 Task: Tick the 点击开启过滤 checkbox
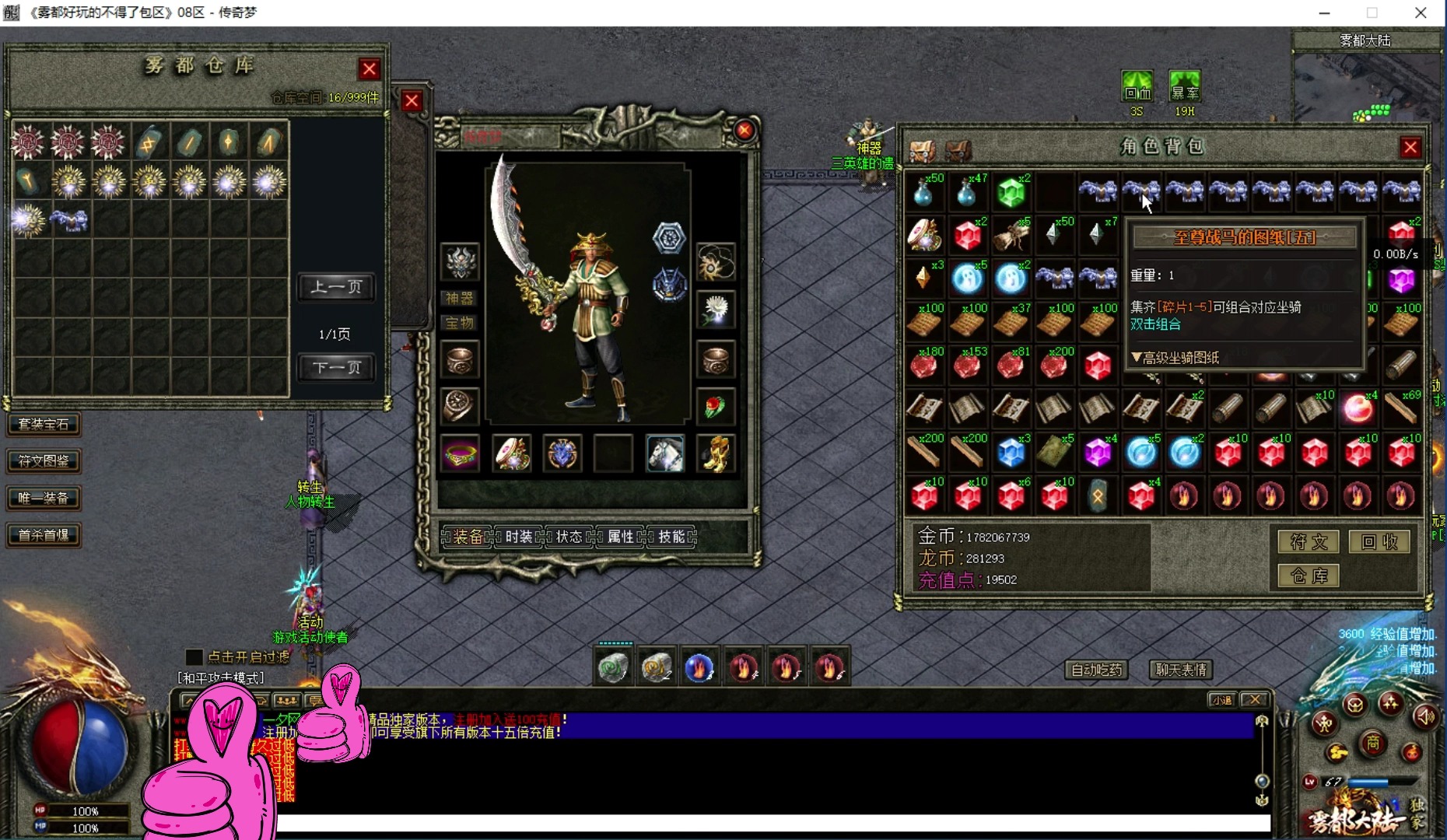click(194, 657)
